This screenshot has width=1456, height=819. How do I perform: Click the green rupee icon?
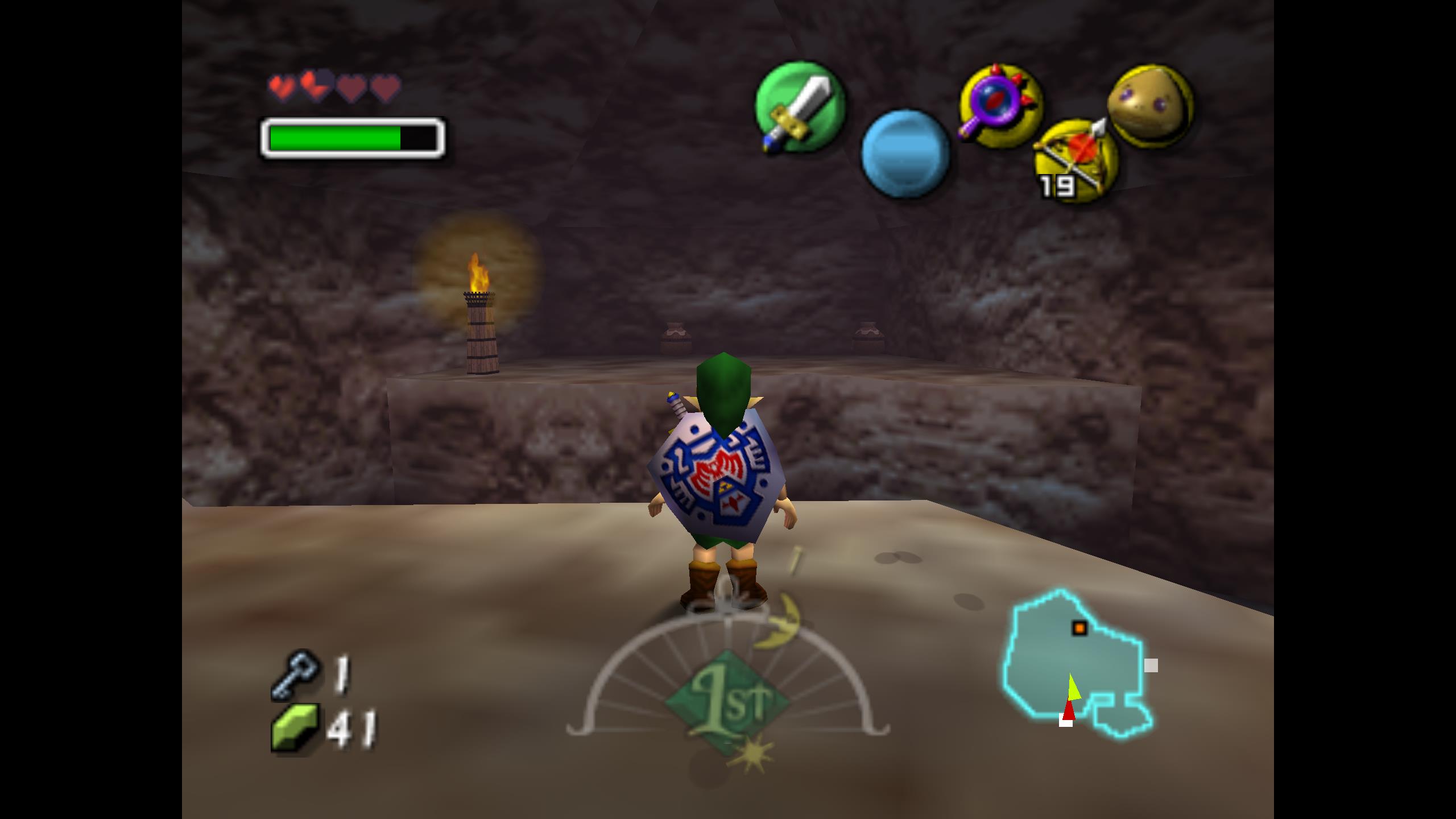(294, 727)
